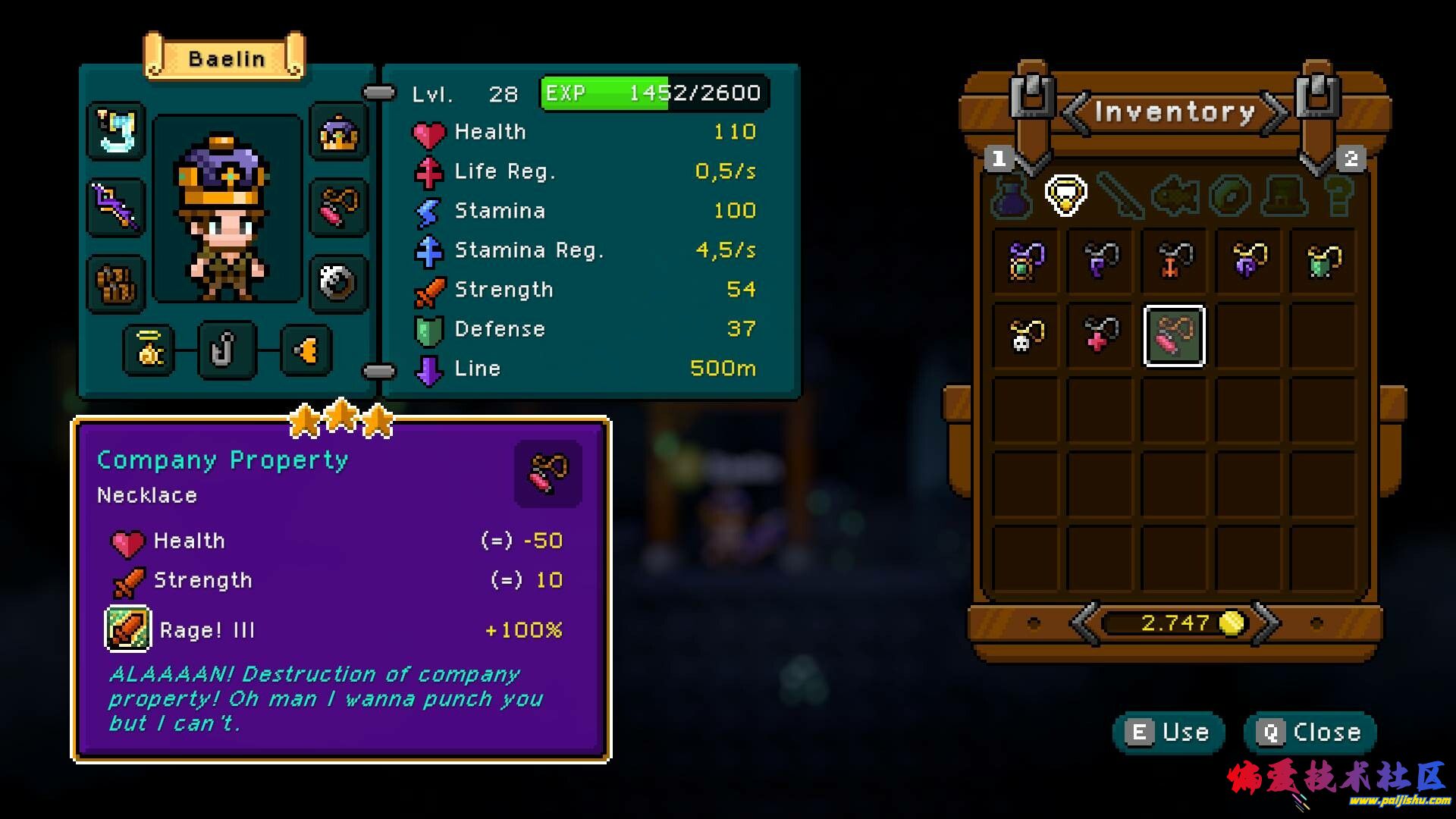Open the equipped fishing reel slot
This screenshot has width=1456, height=819.
[x=338, y=284]
